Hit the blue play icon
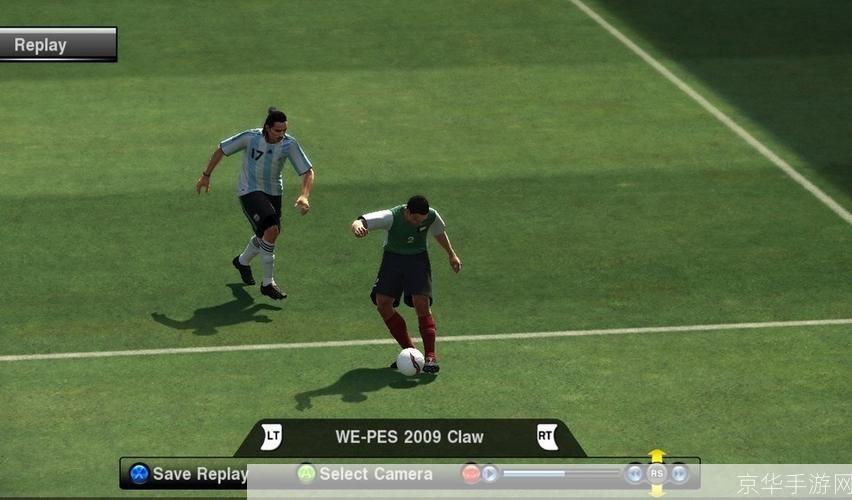852x500 pixels. click(490, 474)
